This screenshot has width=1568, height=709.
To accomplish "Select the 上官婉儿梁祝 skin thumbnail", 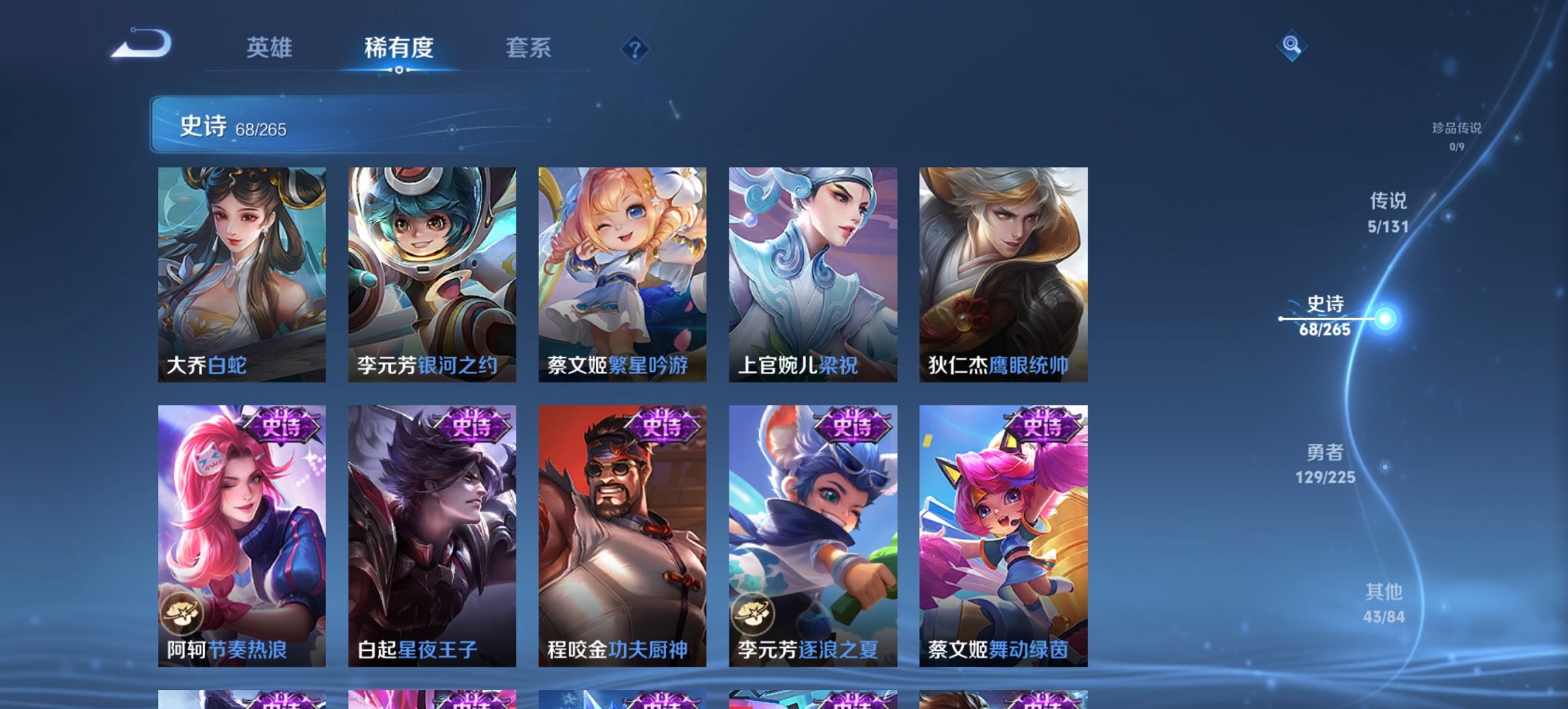I will (x=814, y=270).
